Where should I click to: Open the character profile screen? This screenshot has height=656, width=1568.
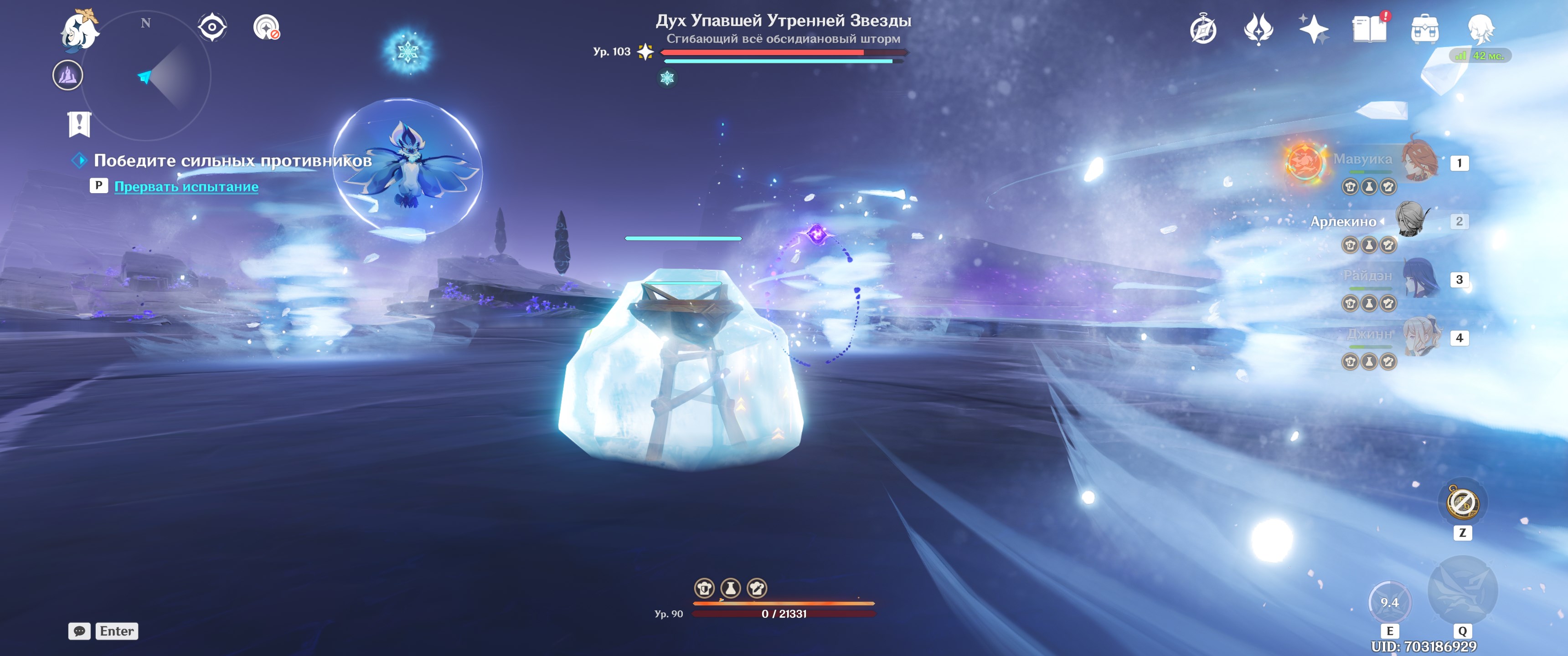click(1480, 29)
